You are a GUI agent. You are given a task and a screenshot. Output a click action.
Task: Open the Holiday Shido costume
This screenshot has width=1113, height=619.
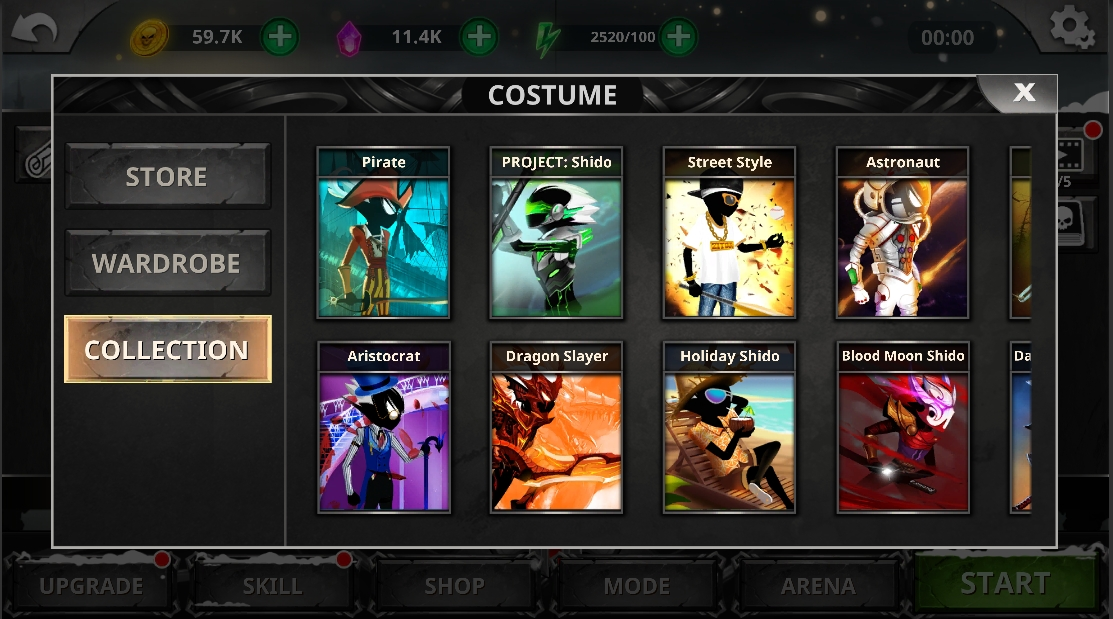[x=729, y=428]
